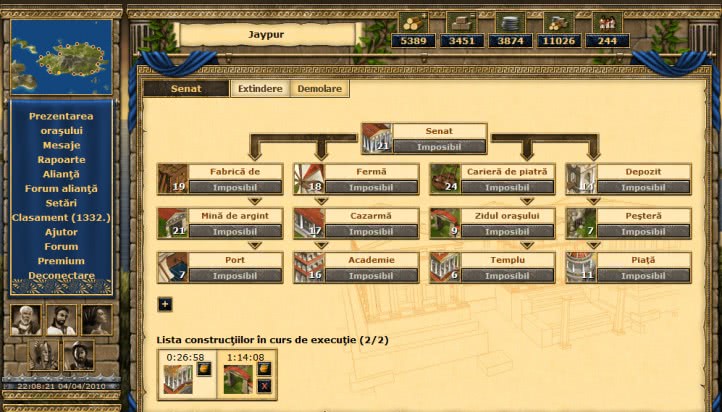Cancel the queued construction with the red X
Image resolution: width=722 pixels, height=412 pixels.
coord(264,385)
